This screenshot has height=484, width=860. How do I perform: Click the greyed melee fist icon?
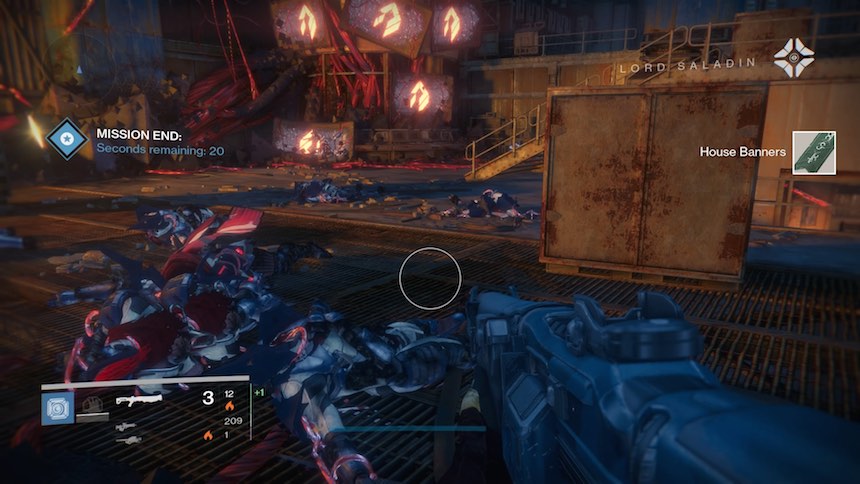93,403
